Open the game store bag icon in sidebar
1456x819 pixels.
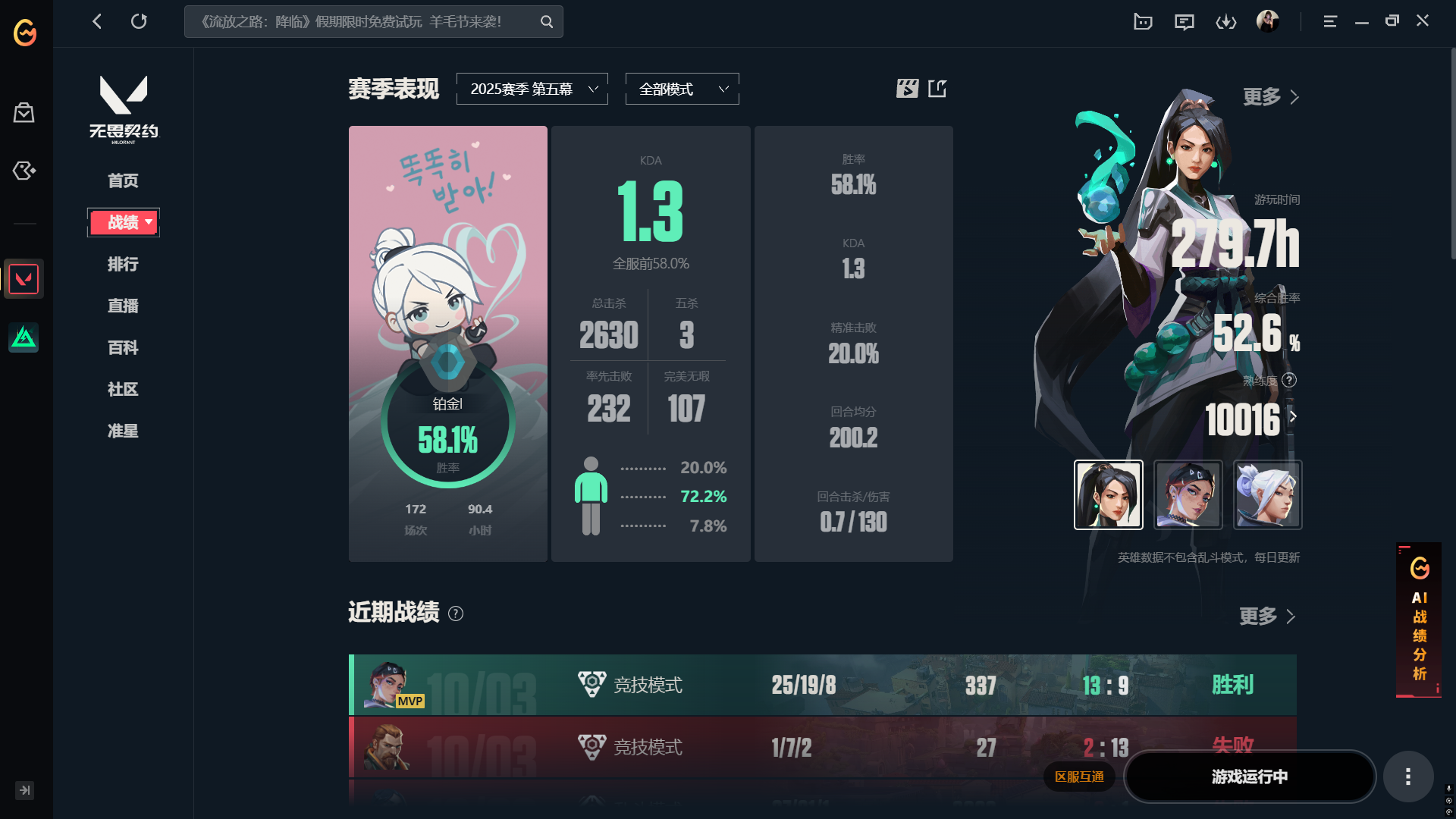pyautogui.click(x=24, y=112)
